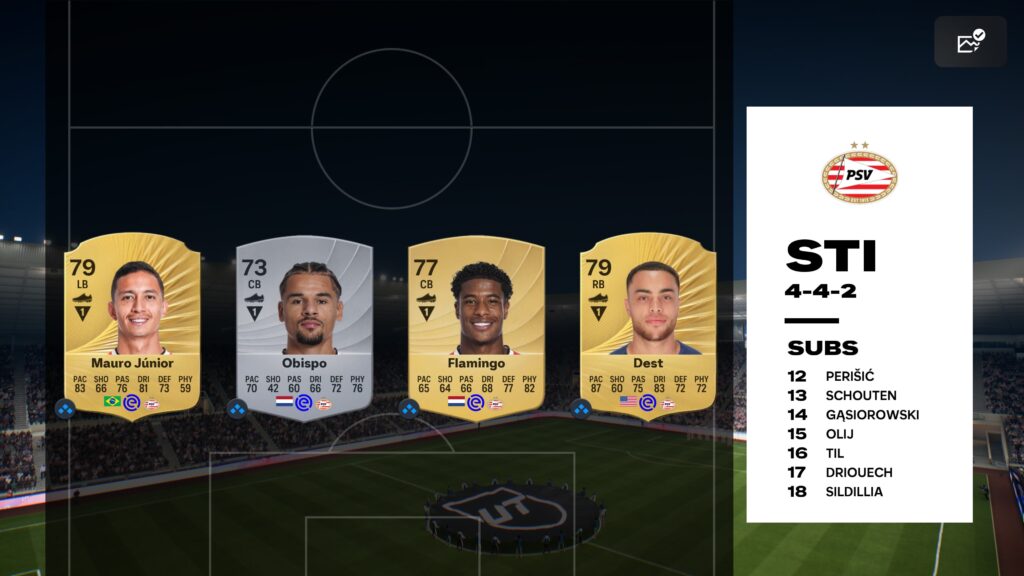Click the PSV club crest
1024x576 pixels.
point(859,174)
